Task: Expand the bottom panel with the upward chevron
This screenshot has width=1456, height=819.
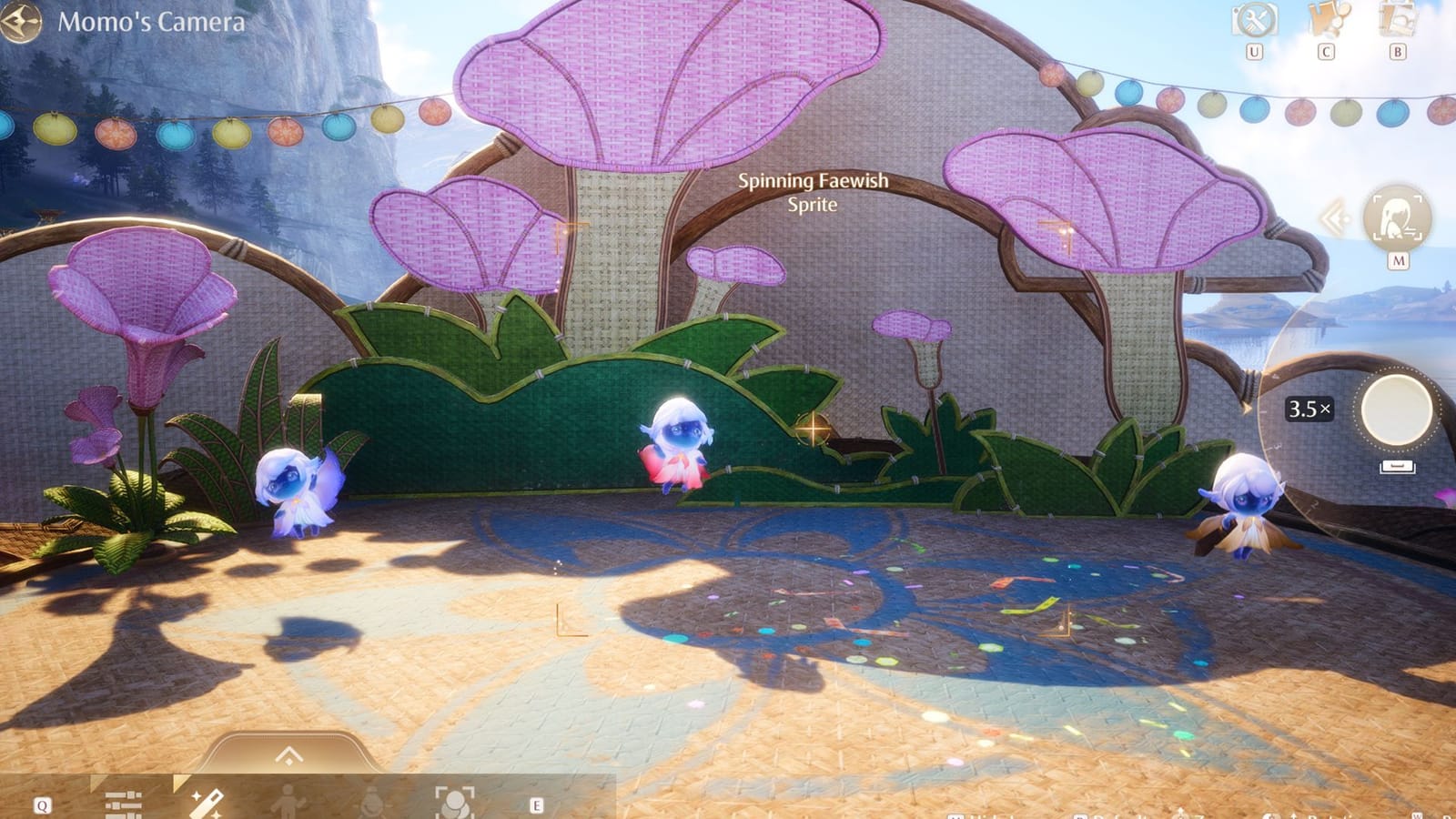Action: click(x=289, y=753)
